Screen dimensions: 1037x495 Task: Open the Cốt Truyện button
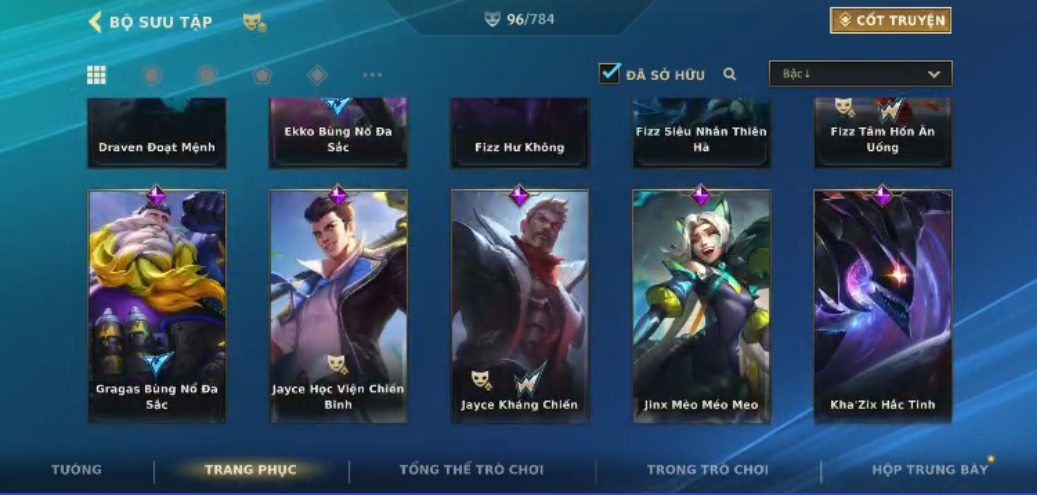[x=890, y=20]
